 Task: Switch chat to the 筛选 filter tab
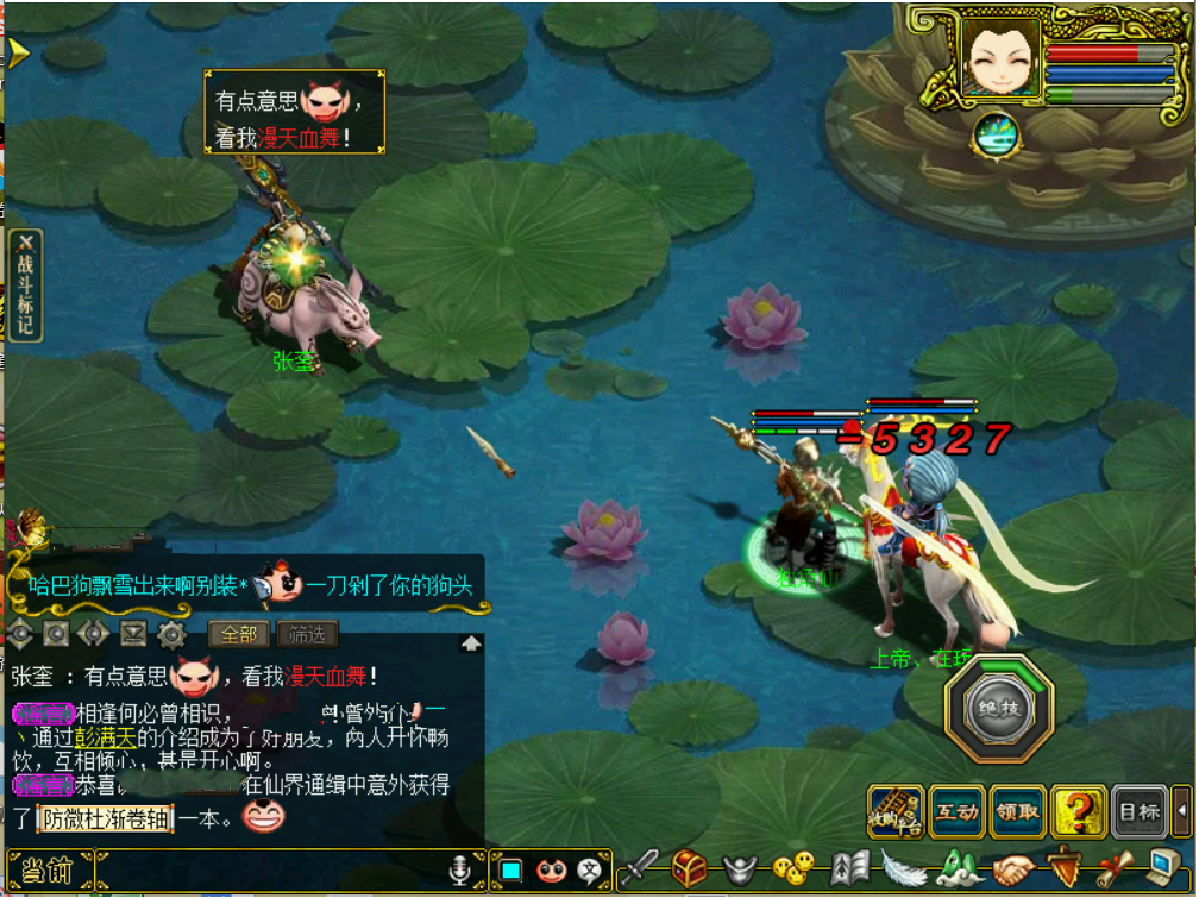click(307, 634)
